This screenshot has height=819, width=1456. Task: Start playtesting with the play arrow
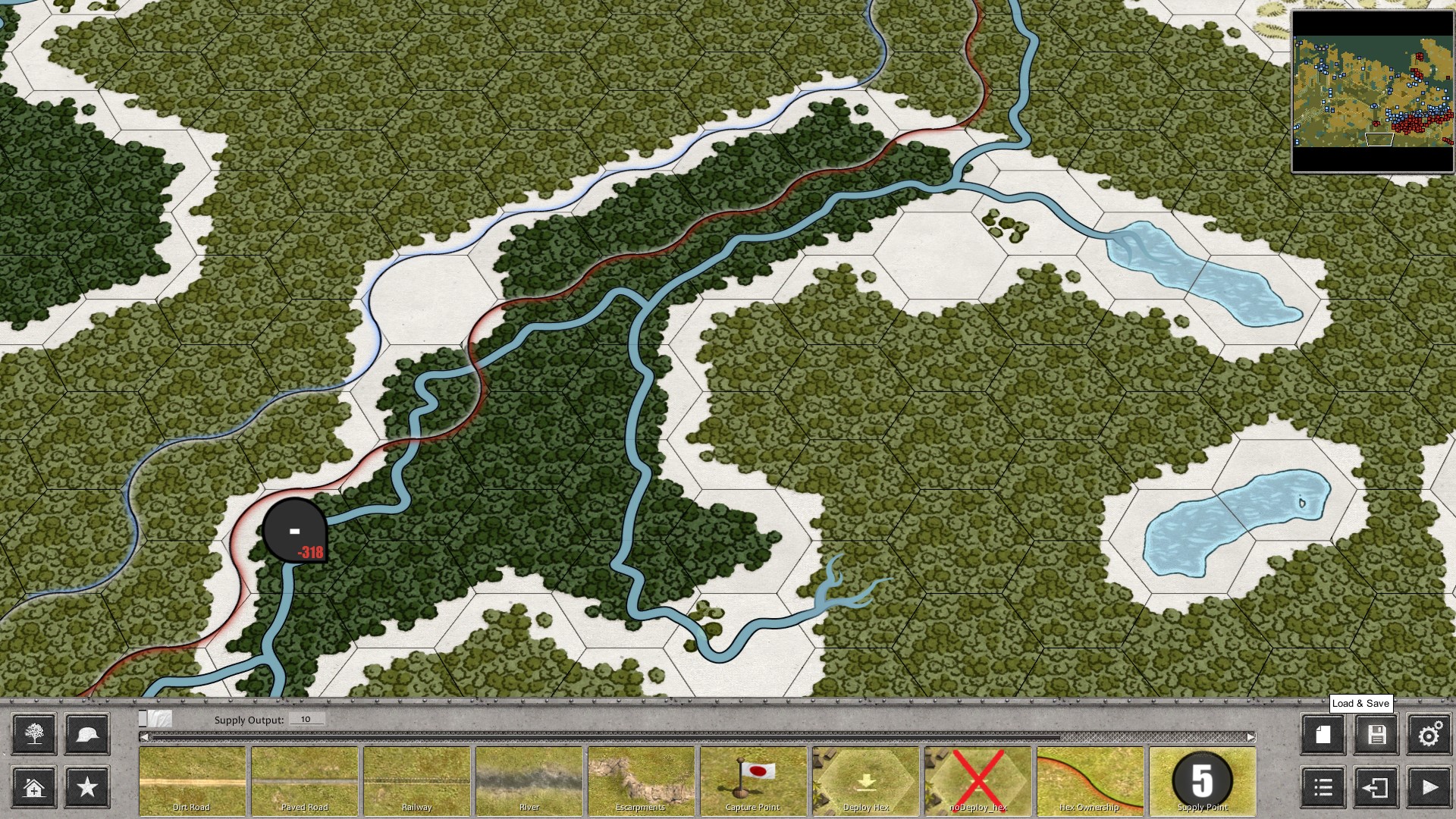tap(1429, 786)
